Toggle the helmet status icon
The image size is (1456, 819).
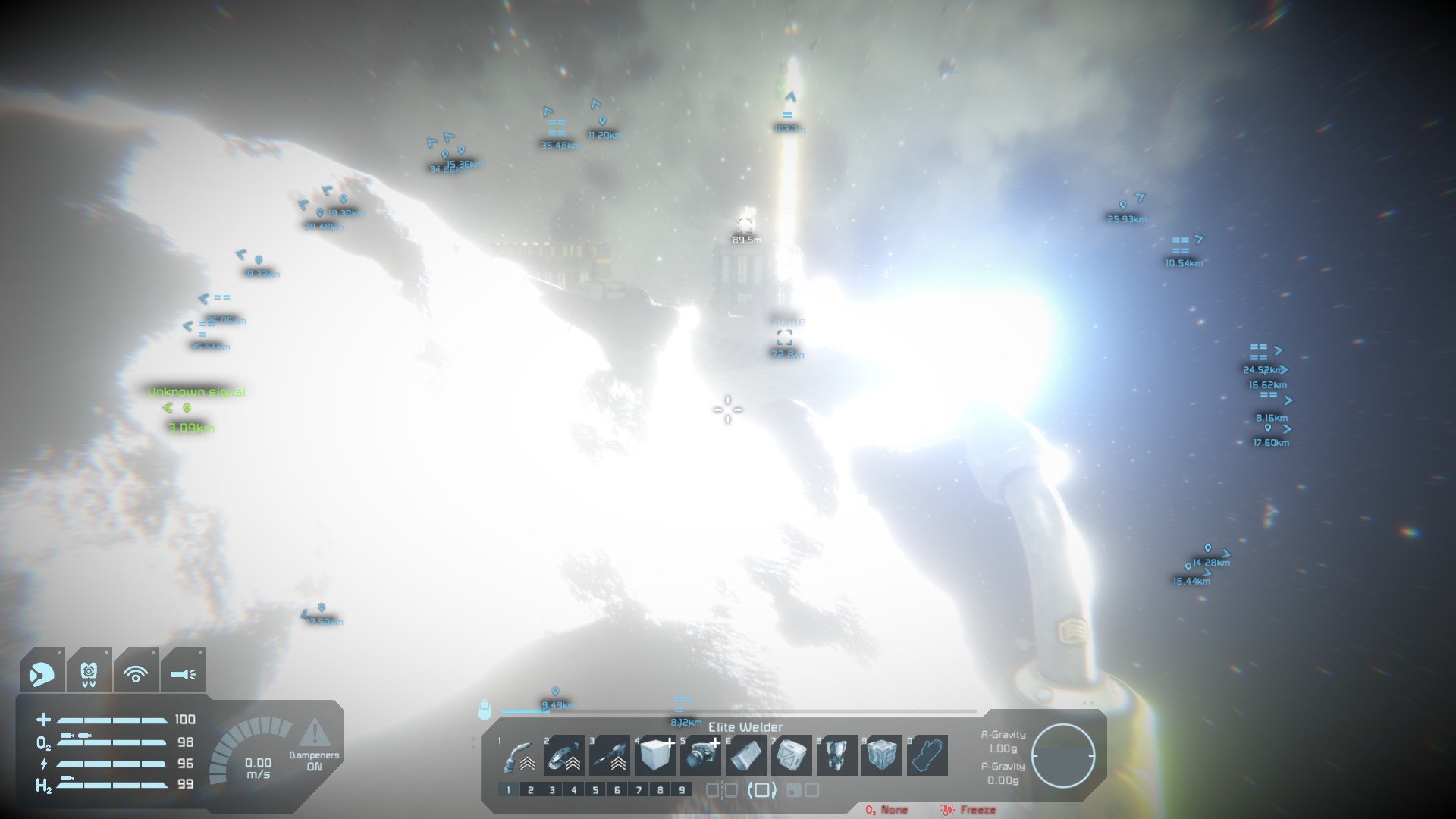pyautogui.click(x=42, y=672)
